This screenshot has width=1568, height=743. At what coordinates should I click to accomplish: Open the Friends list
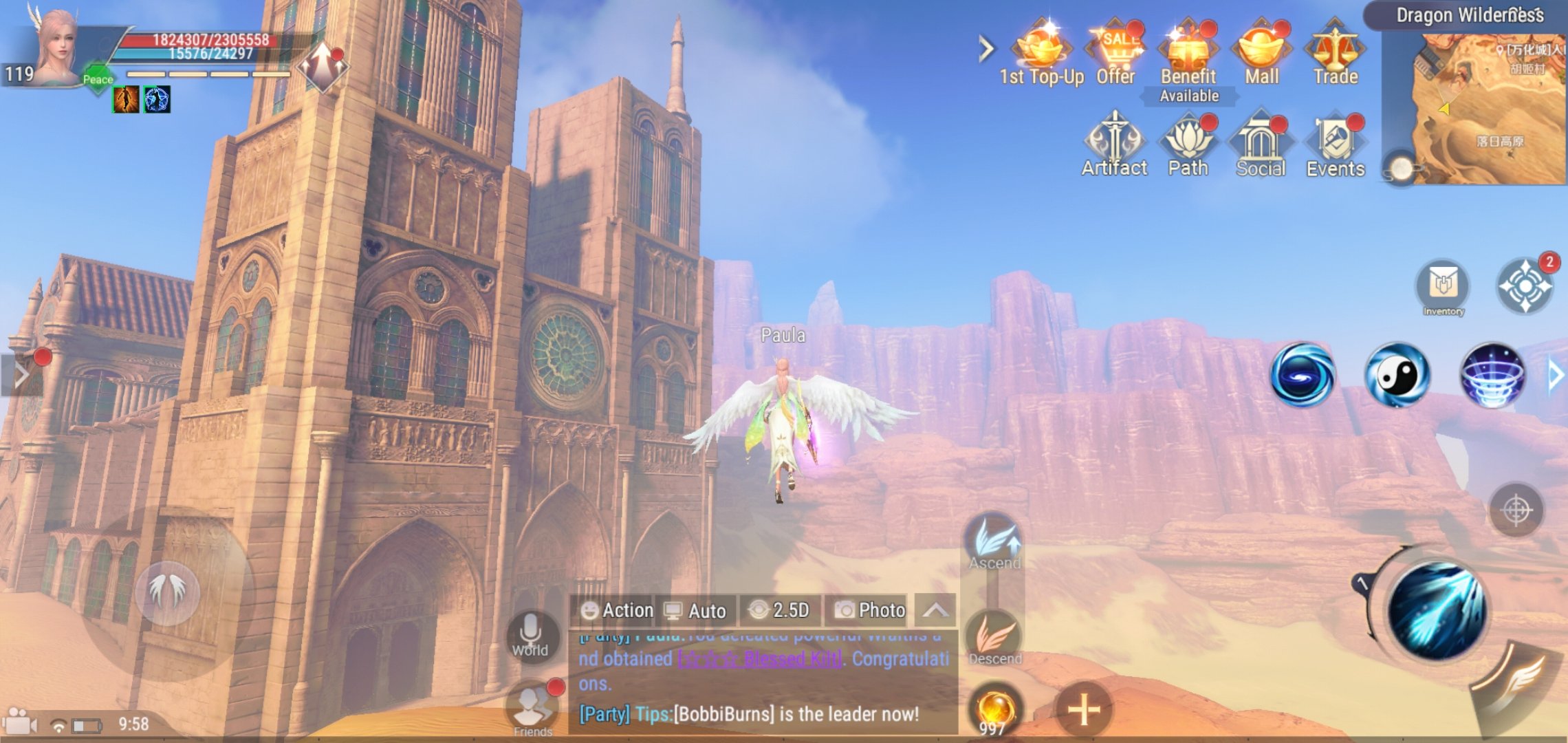click(x=532, y=709)
